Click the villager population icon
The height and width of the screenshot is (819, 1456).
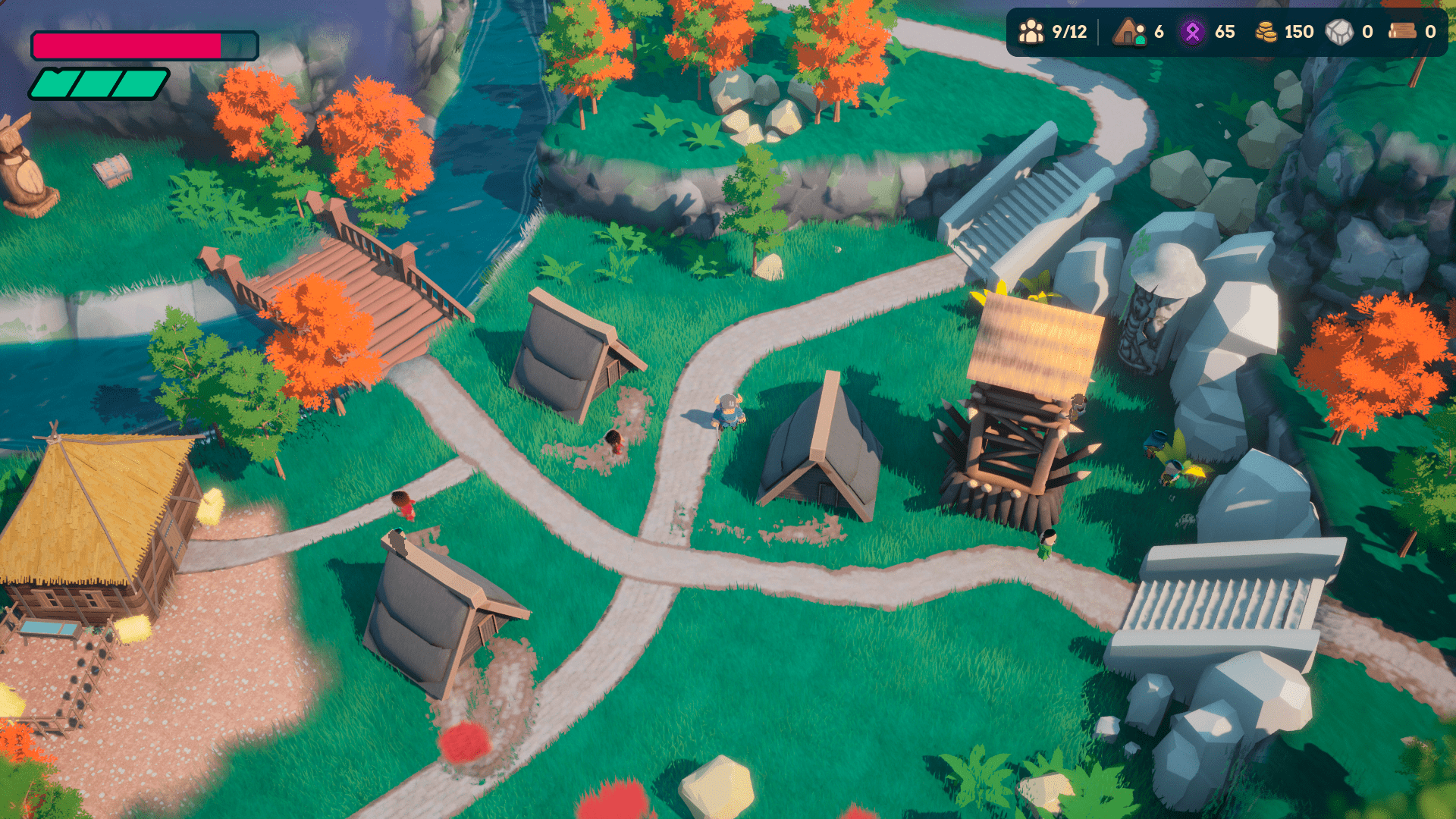click(1031, 32)
